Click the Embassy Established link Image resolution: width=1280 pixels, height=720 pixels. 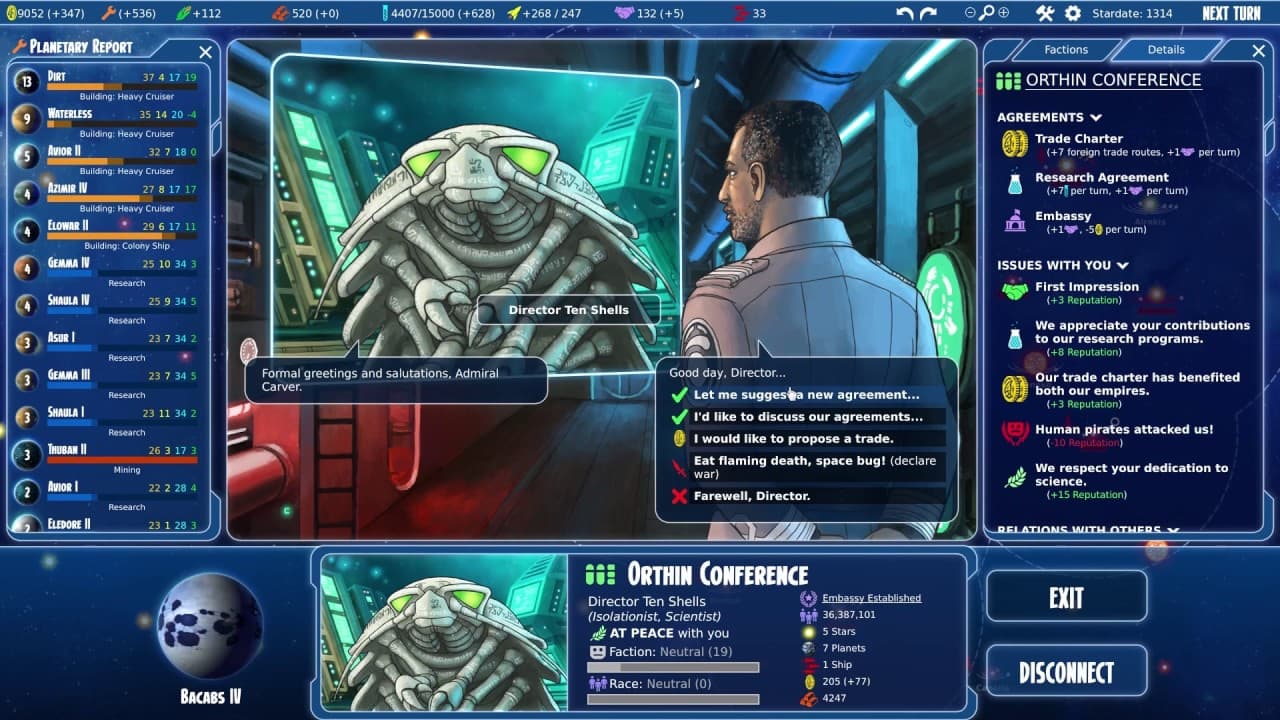871,598
